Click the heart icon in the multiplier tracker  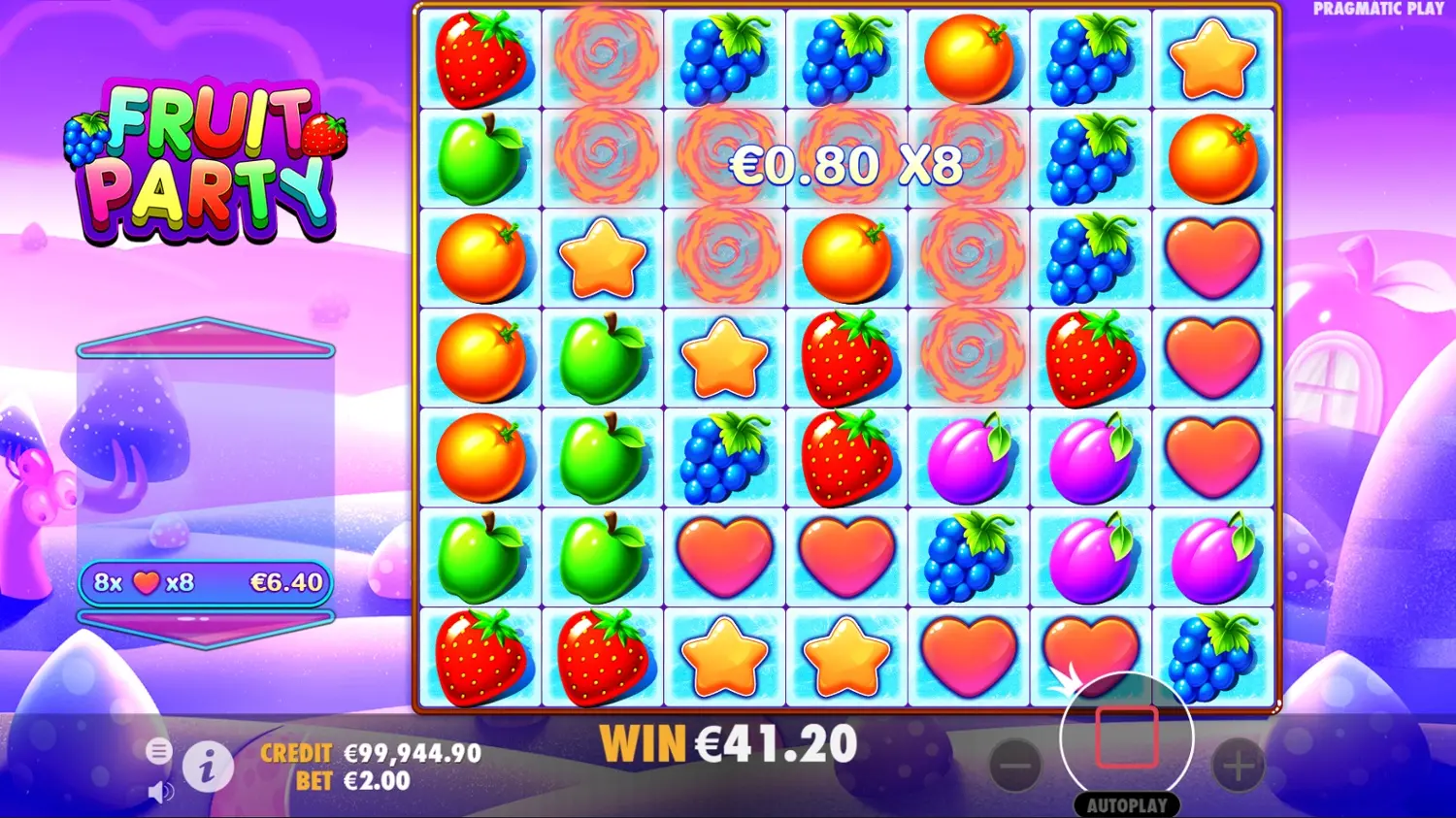pyautogui.click(x=147, y=583)
